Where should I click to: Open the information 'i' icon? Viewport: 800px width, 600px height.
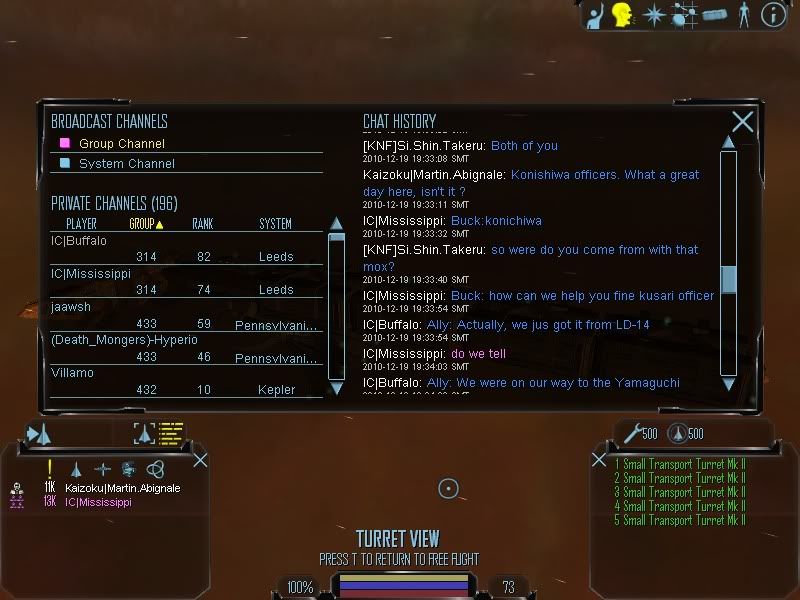[773, 14]
